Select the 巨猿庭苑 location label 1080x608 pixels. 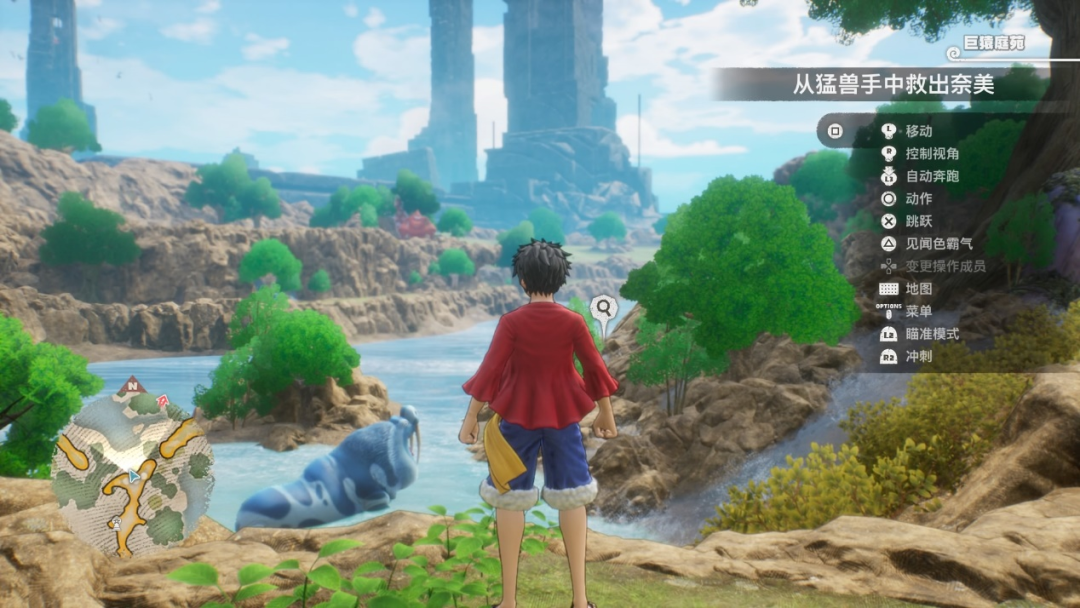coord(994,45)
